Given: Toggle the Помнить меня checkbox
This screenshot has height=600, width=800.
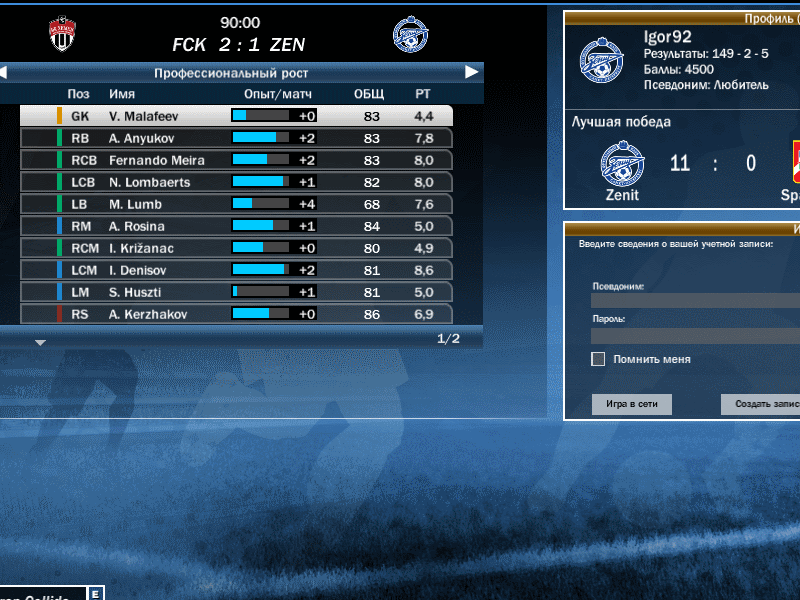Looking at the screenshot, I should point(598,359).
